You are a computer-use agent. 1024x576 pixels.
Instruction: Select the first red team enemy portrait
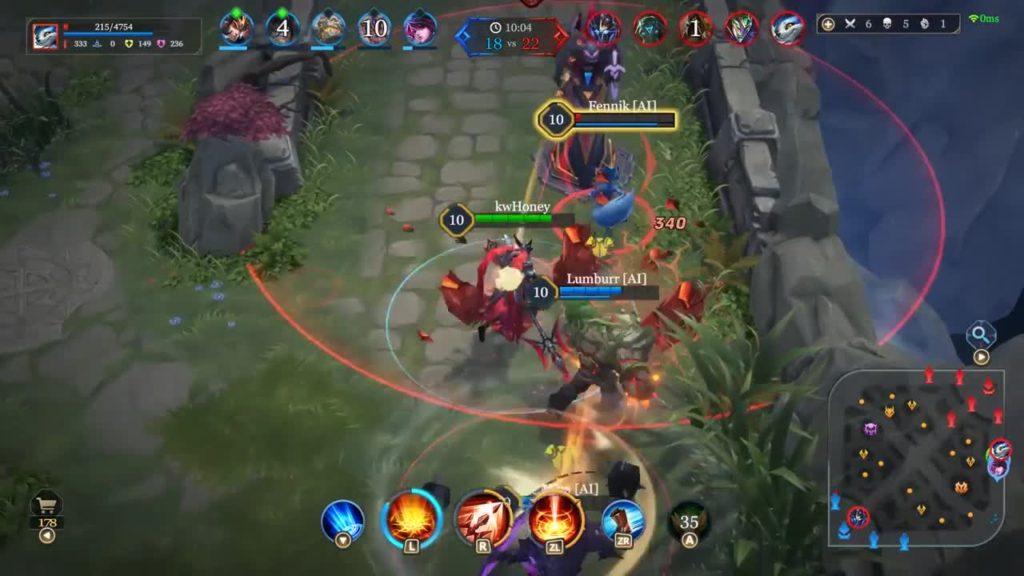(x=603, y=28)
